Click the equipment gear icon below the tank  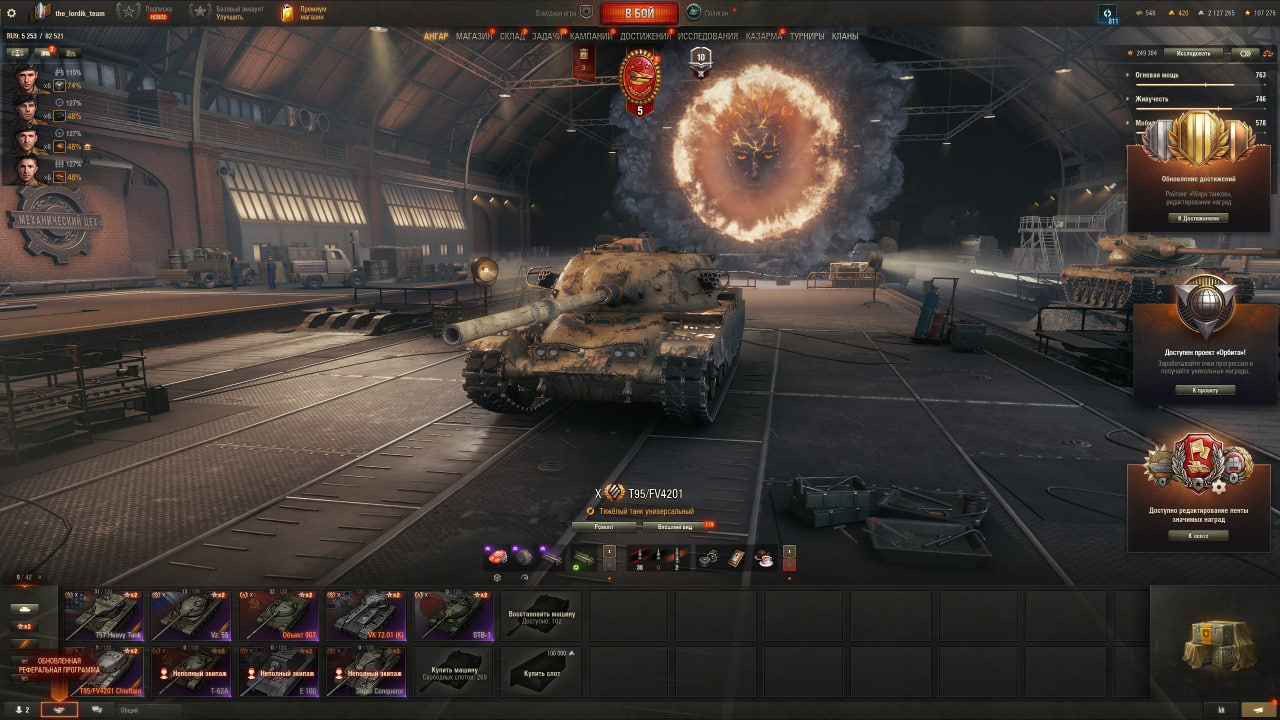click(x=497, y=578)
